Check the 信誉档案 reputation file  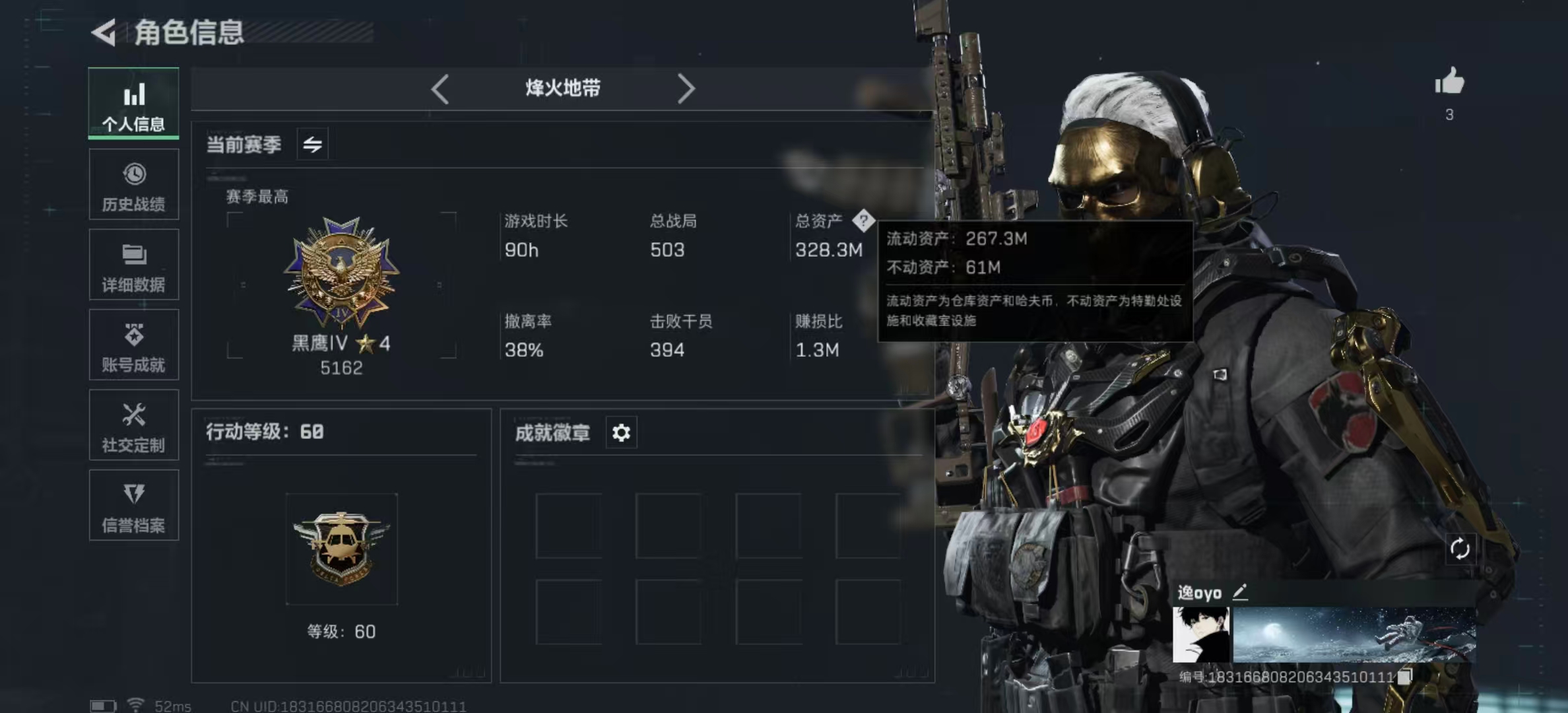134,506
